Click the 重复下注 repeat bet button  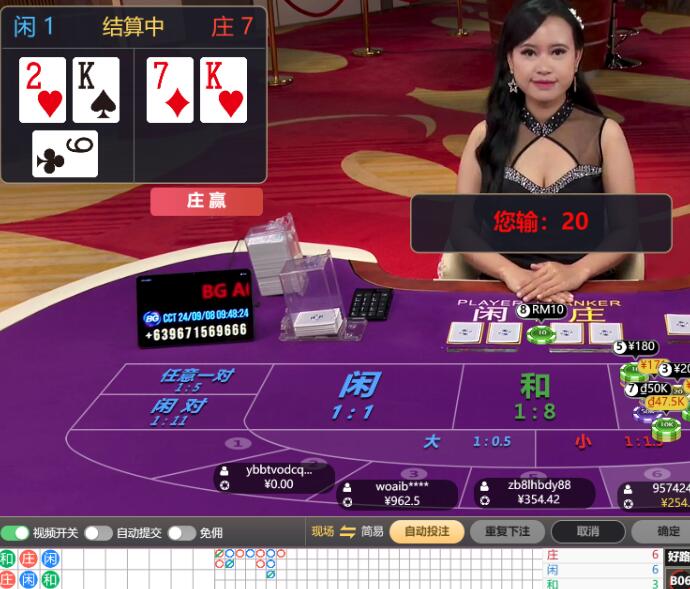pyautogui.click(x=500, y=532)
